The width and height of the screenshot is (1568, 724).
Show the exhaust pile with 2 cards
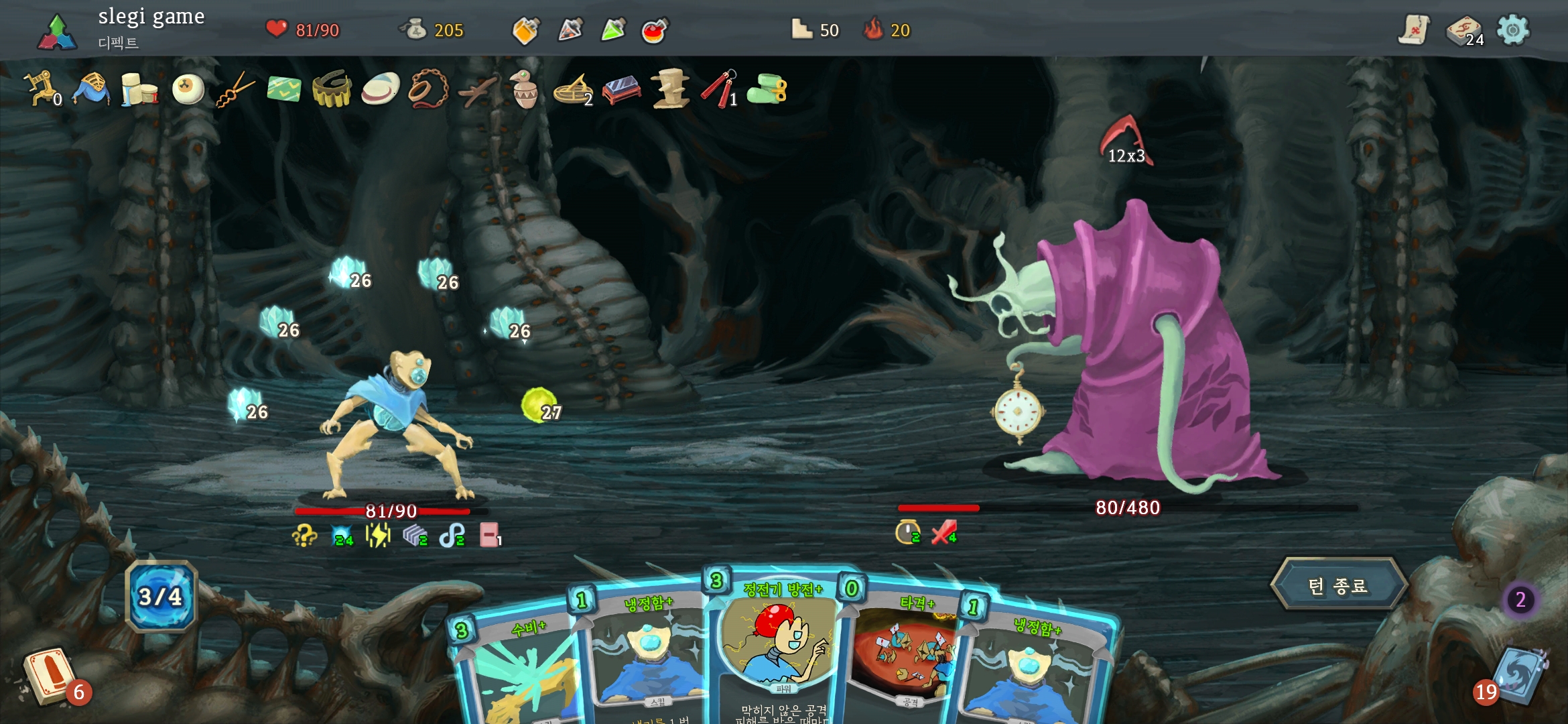[1520, 599]
